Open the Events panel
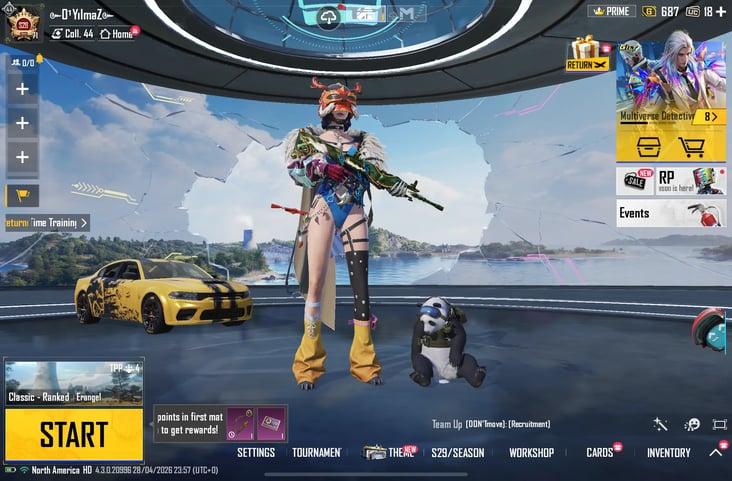The width and height of the screenshot is (732, 481). pos(670,213)
